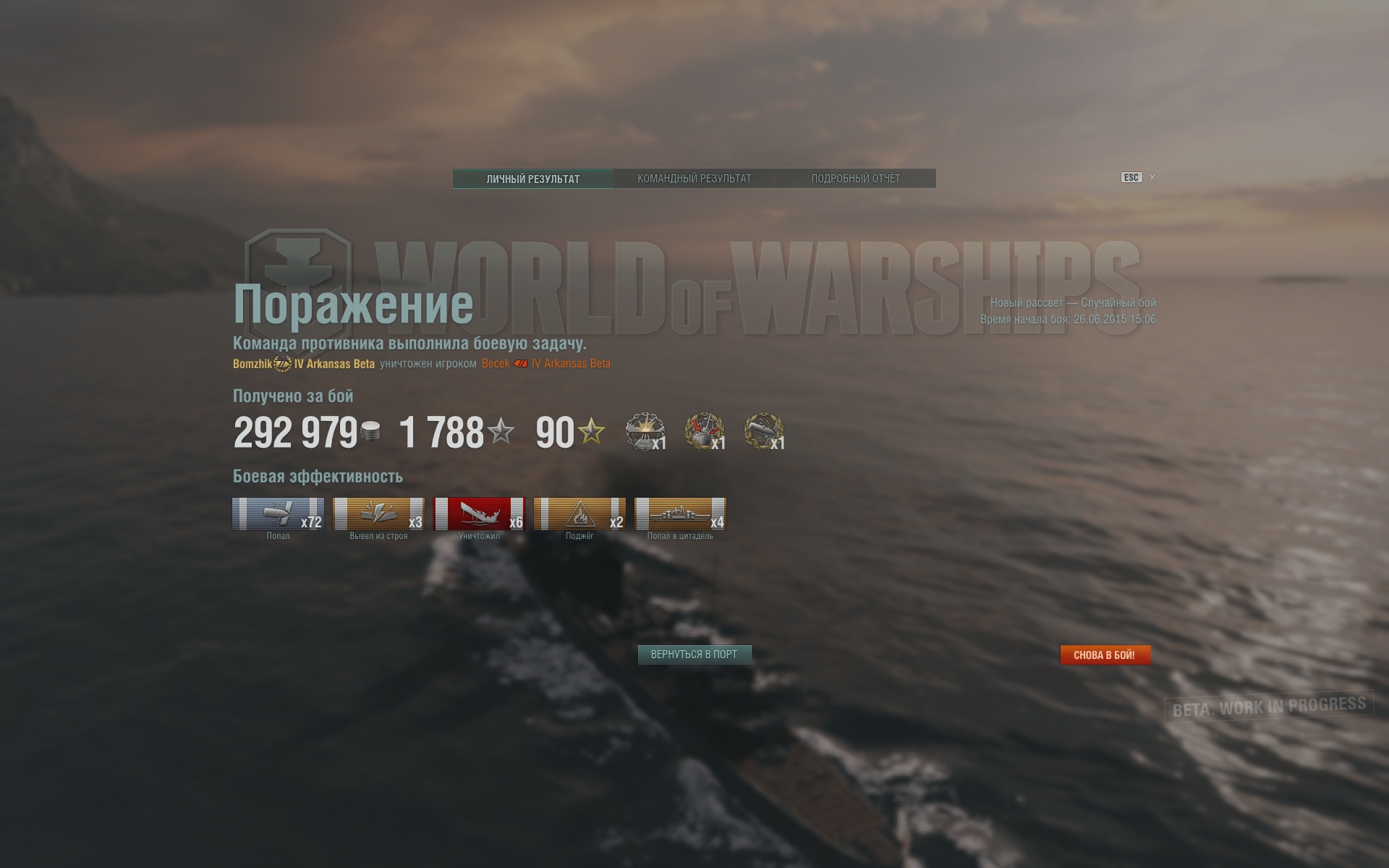
Task: Inspect the Попал в цитадель x4 ribbon
Action: [x=680, y=514]
